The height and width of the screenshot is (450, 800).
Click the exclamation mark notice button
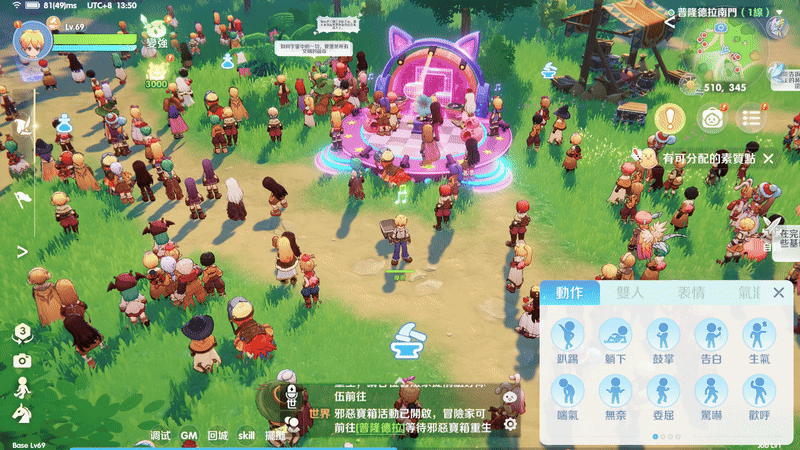669,118
